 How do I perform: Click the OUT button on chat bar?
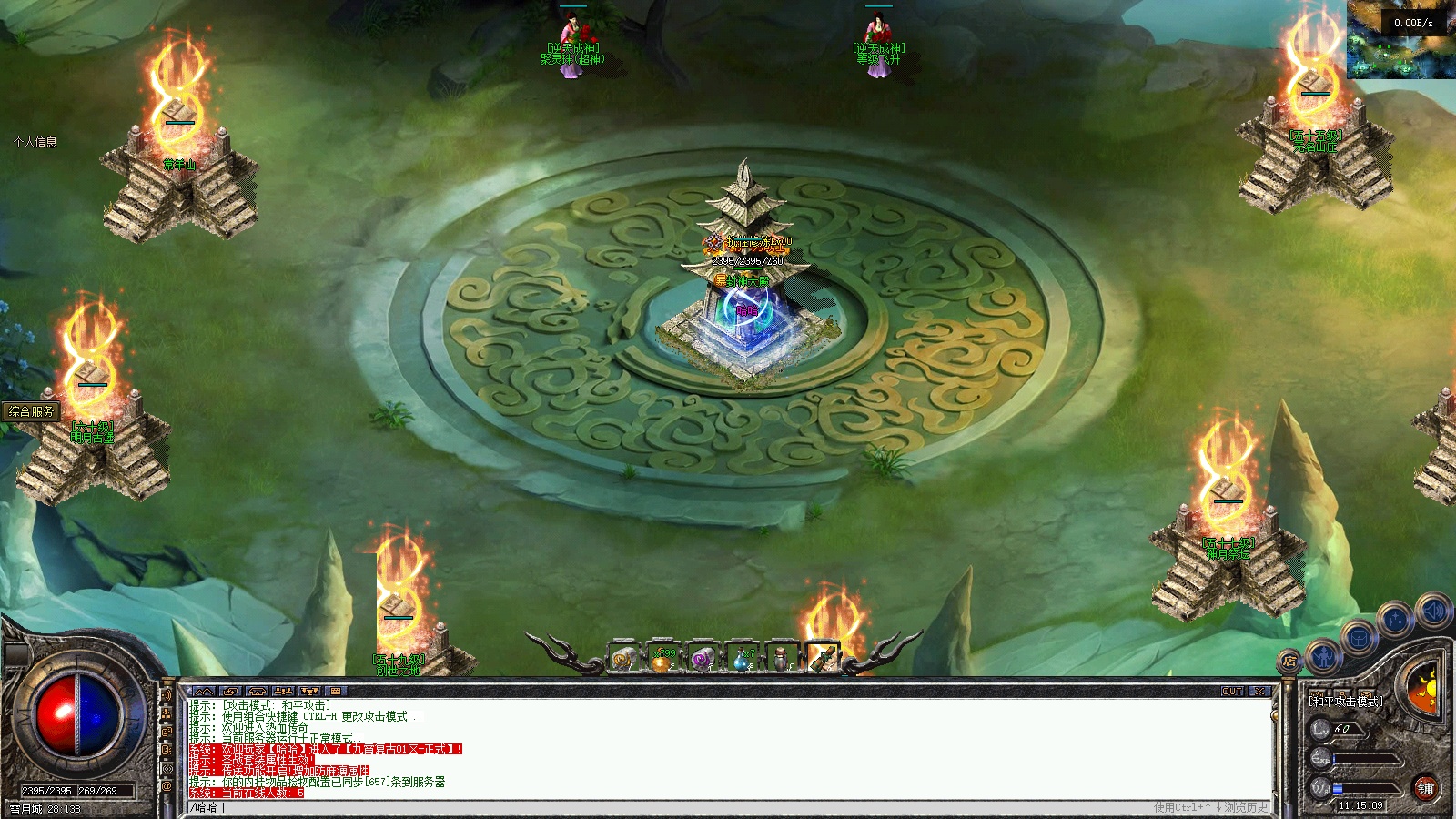tap(1232, 692)
